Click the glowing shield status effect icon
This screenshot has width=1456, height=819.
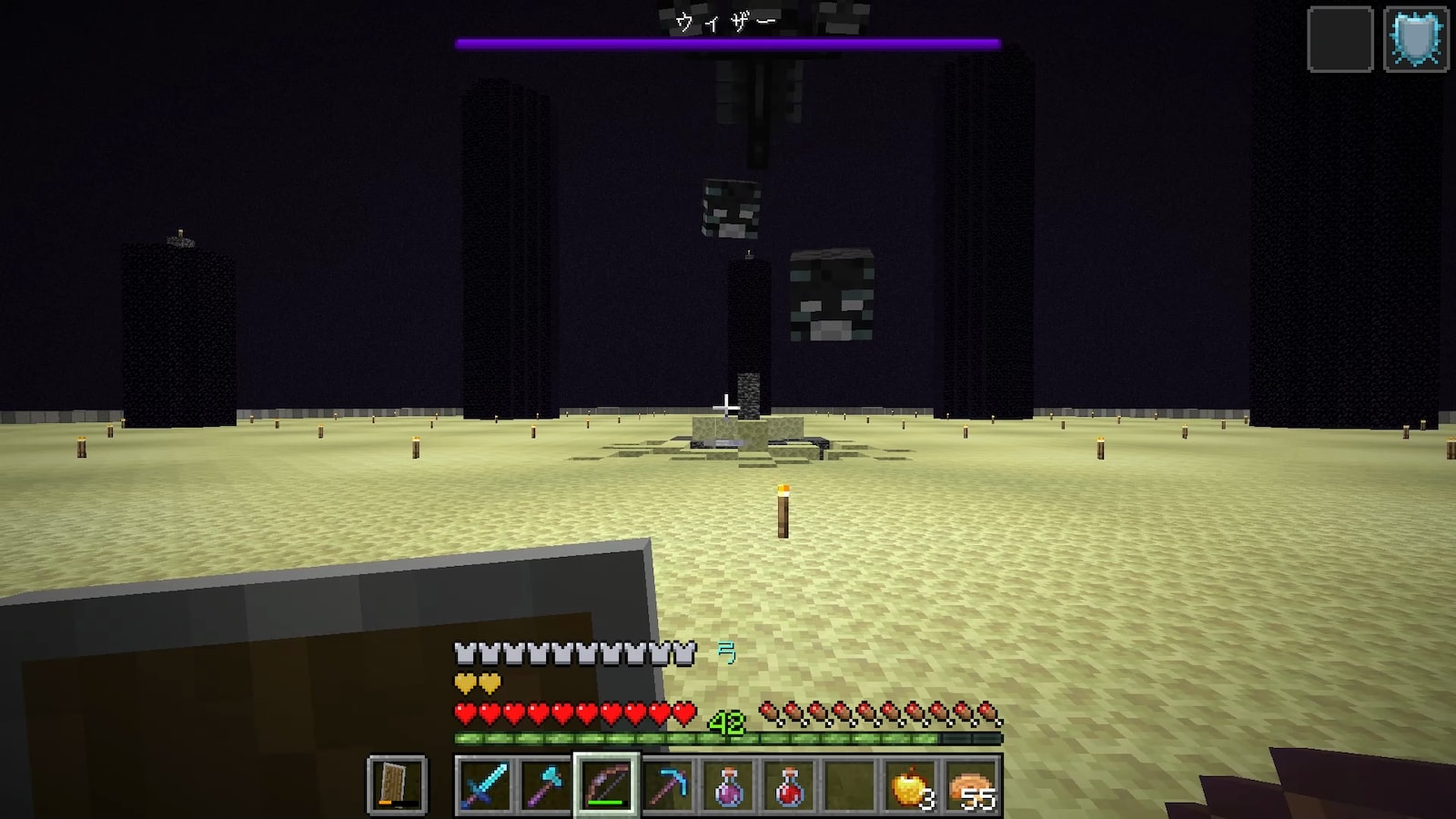(1416, 39)
